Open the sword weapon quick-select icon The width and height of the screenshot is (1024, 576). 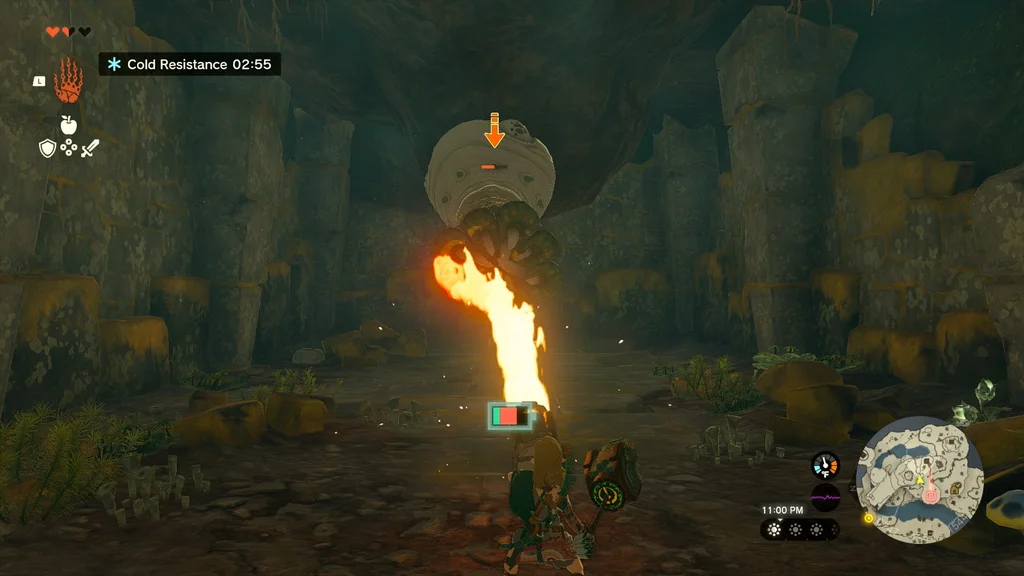coord(90,148)
